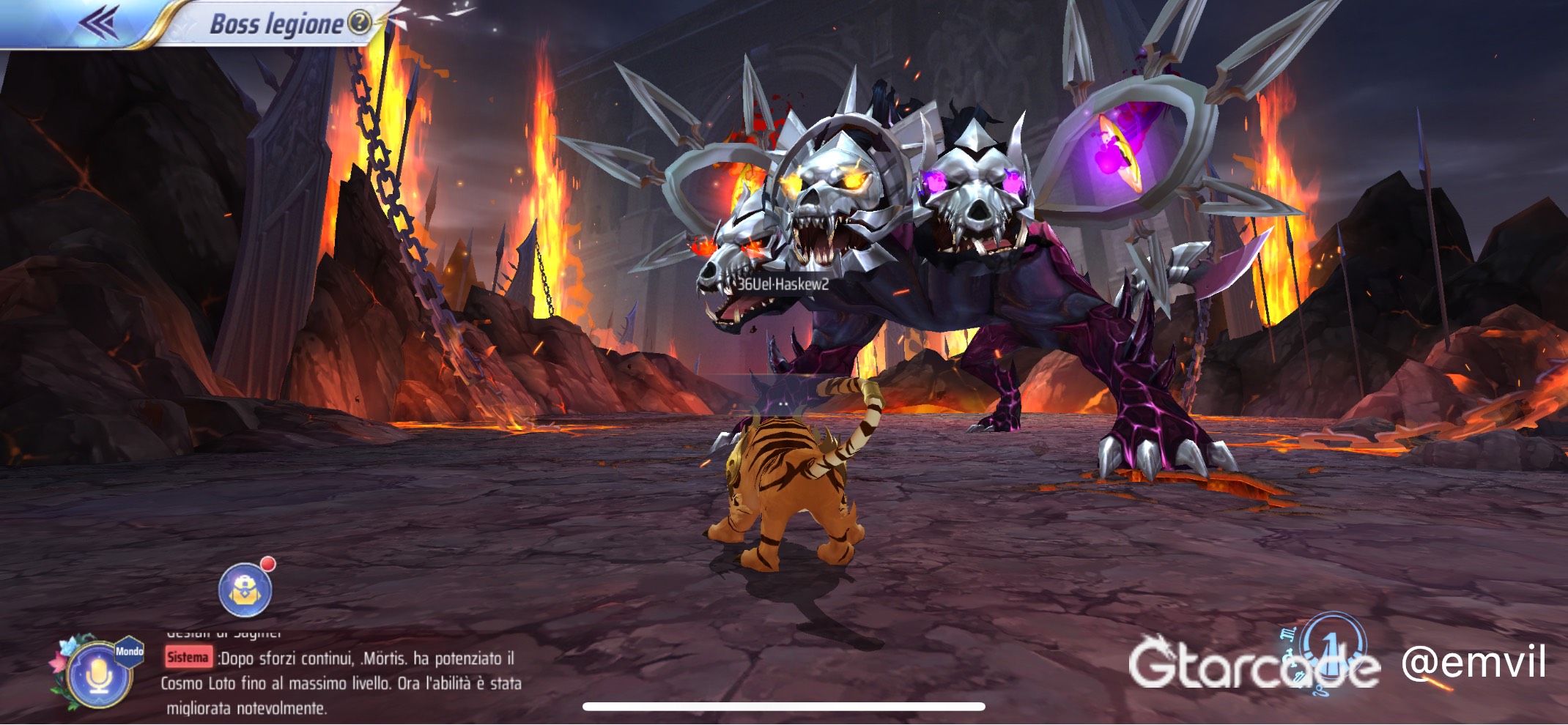The width and height of the screenshot is (1568, 725).
Task: Open the backpack icon with red notification
Action: point(246,590)
